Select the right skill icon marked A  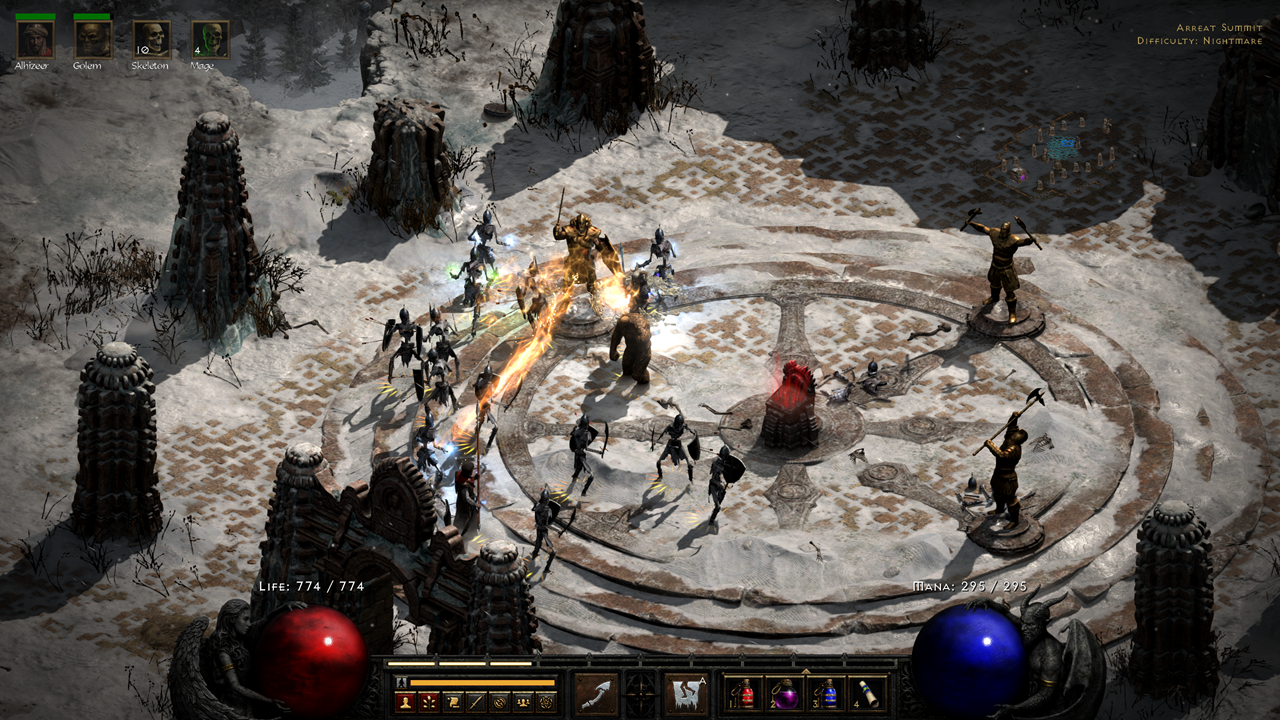point(686,694)
